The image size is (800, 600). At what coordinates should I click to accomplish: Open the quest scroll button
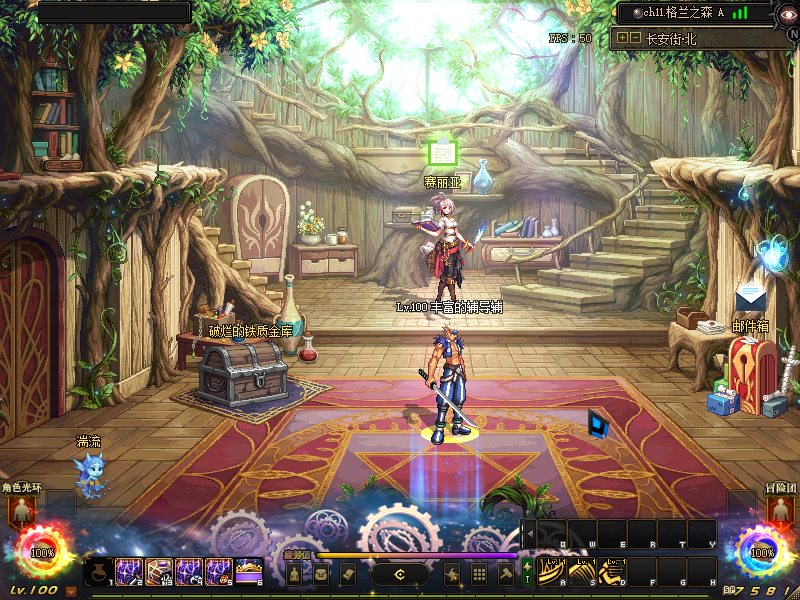point(347,574)
